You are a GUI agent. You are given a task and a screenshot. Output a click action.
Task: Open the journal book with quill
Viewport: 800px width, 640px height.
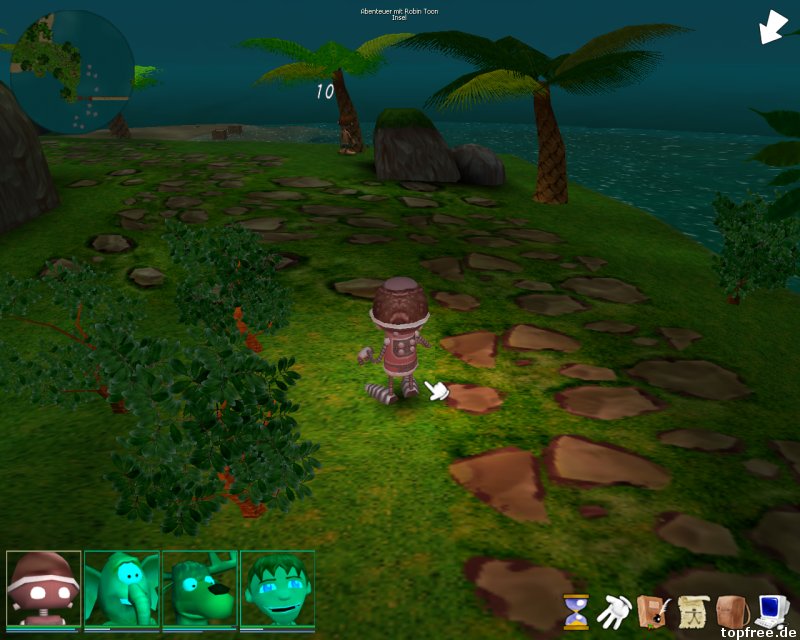(x=653, y=610)
